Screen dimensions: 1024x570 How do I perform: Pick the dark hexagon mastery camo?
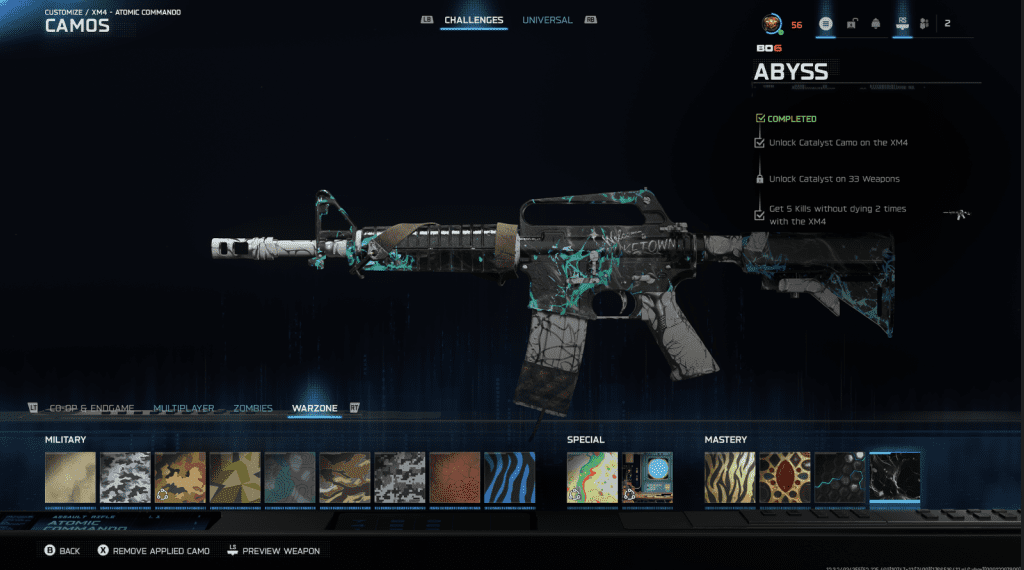click(839, 477)
